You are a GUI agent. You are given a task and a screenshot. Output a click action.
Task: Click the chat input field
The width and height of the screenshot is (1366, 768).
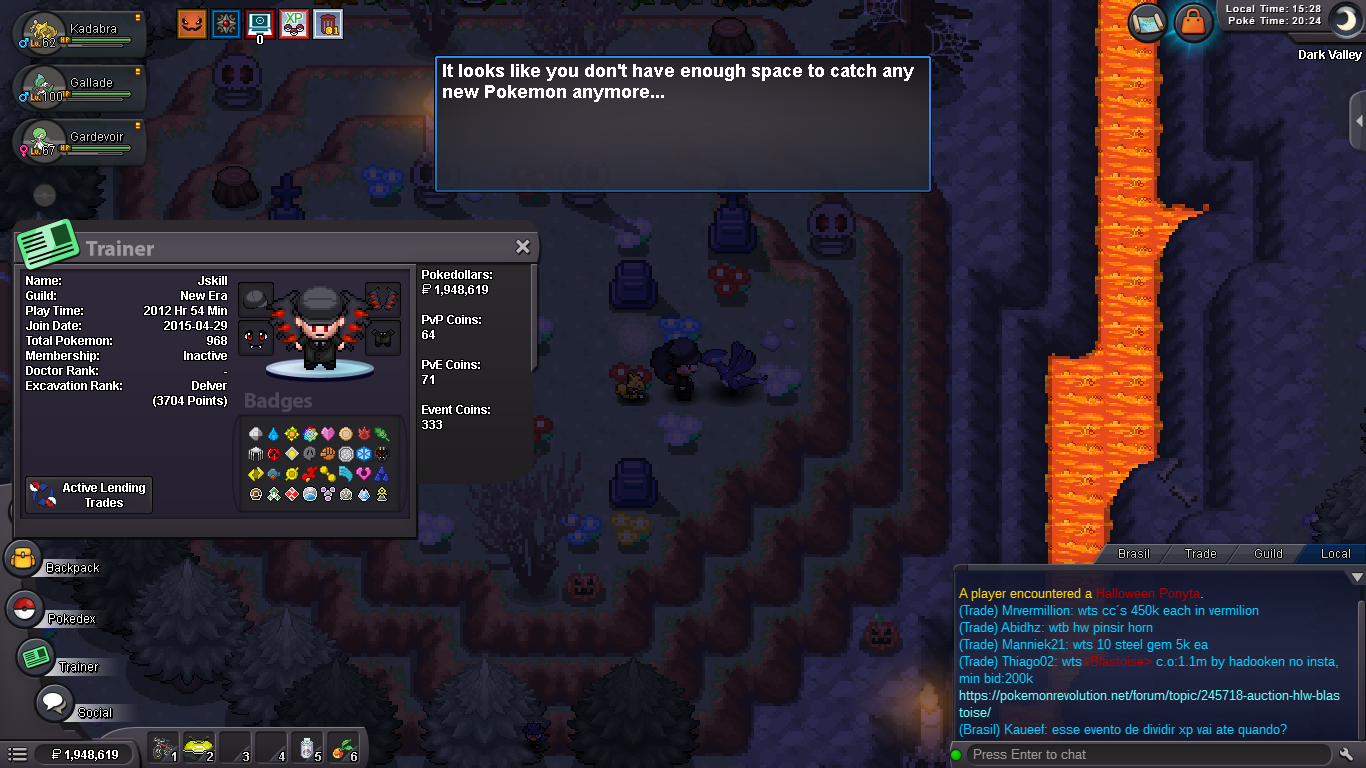(1148, 754)
